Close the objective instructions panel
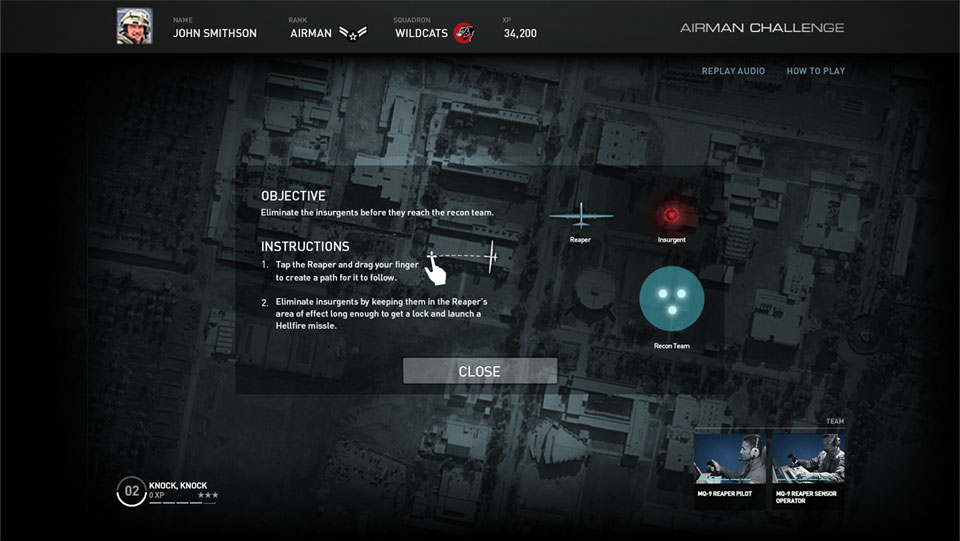Viewport: 960px width, 541px height. pyautogui.click(x=479, y=371)
